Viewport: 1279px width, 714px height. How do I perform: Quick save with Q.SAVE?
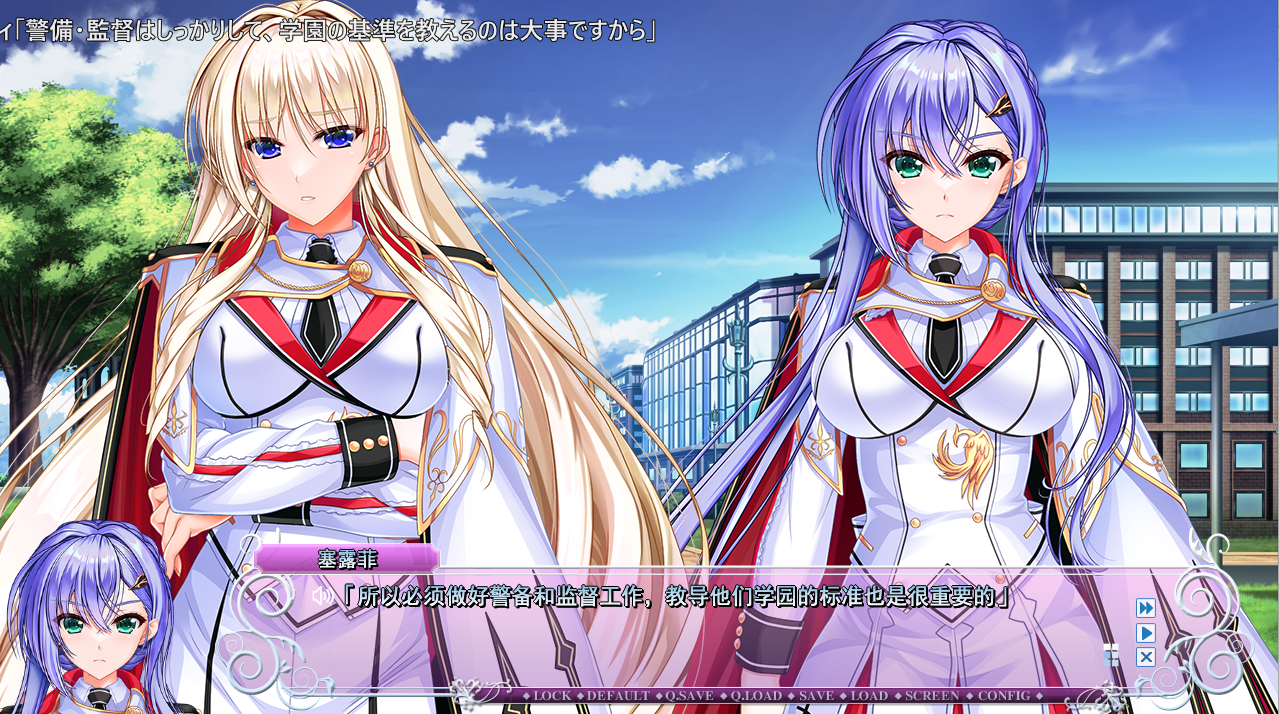[x=690, y=696]
